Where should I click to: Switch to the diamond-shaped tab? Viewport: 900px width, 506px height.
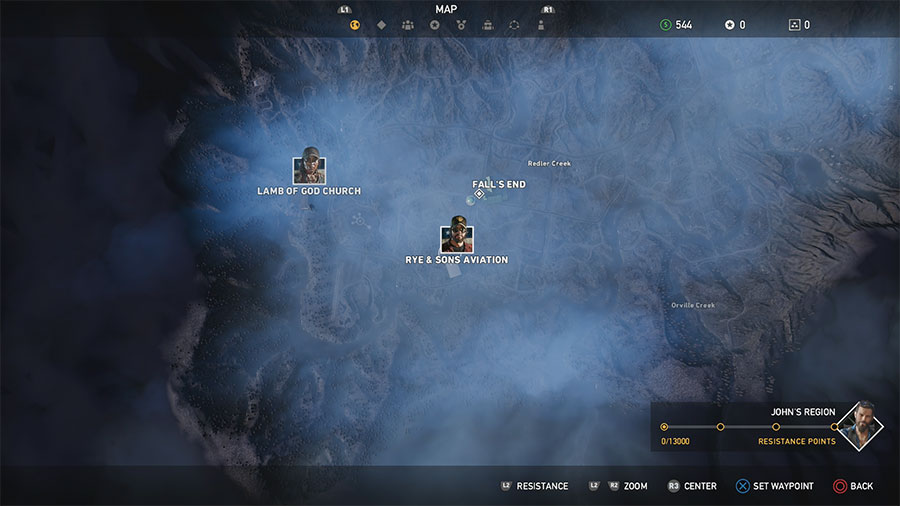[x=381, y=25]
